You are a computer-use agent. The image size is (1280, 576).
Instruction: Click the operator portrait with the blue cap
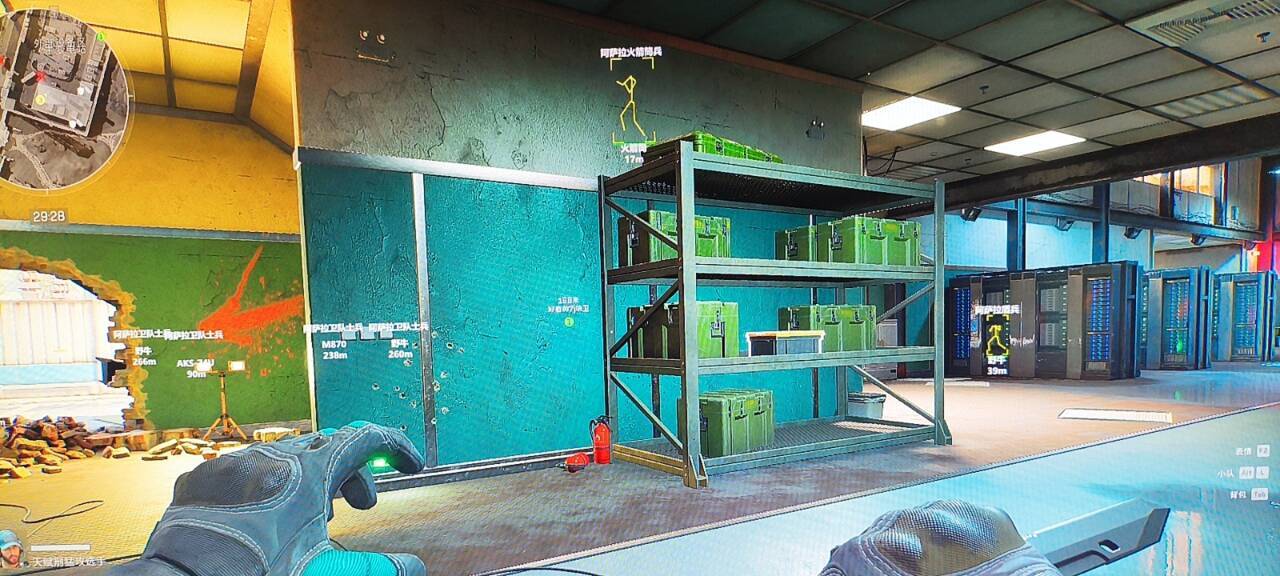click(x=10, y=546)
